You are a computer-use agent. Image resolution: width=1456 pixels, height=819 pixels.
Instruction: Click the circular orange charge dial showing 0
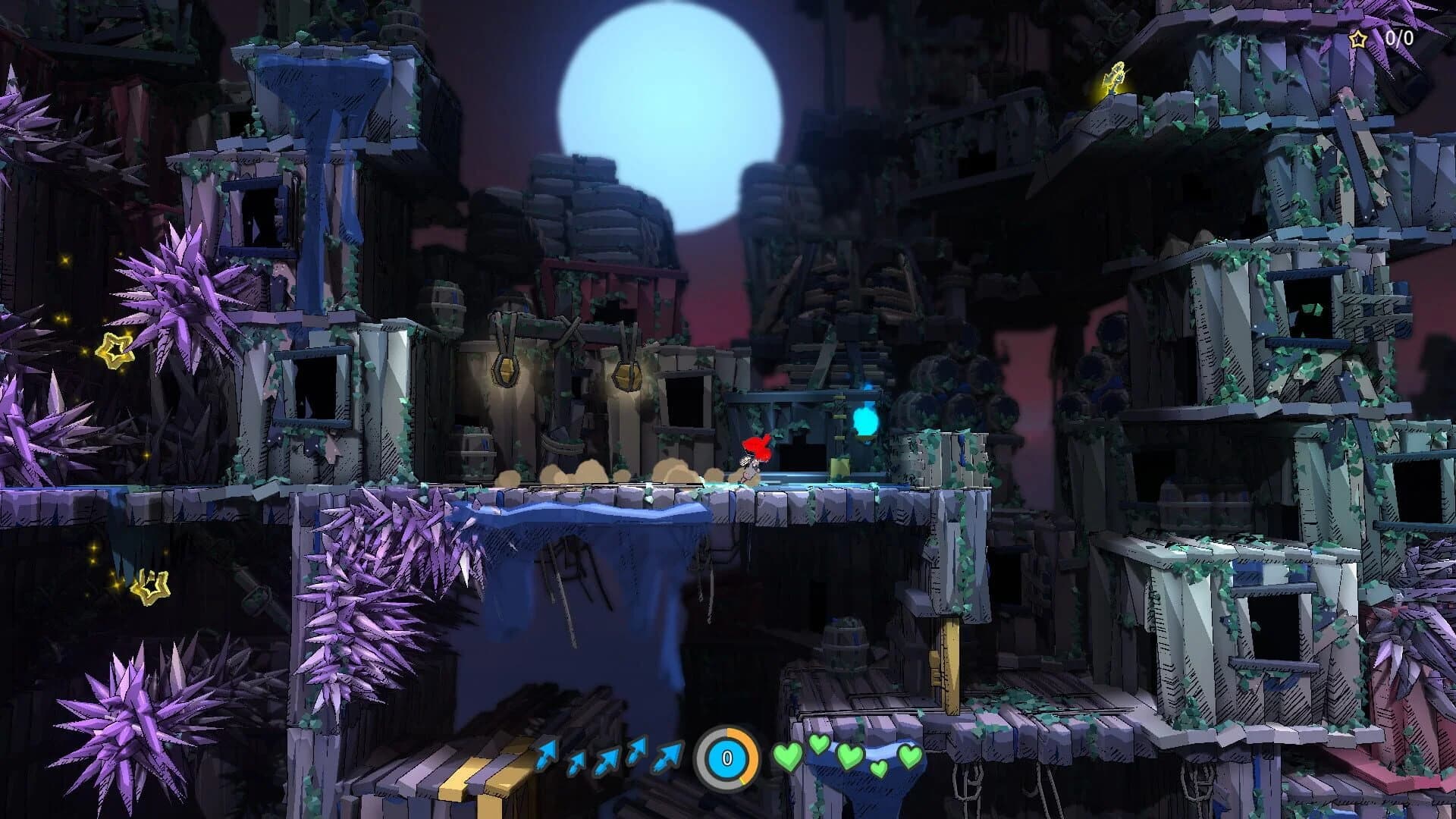tap(726, 758)
